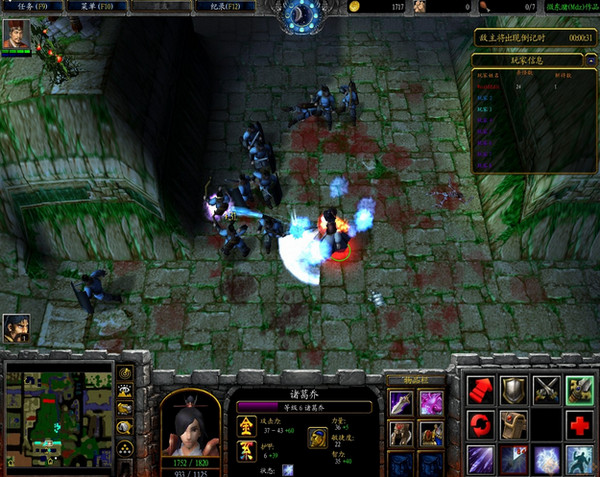Select the second hero icon above the minimap
The height and width of the screenshot is (477, 600).
[15, 327]
